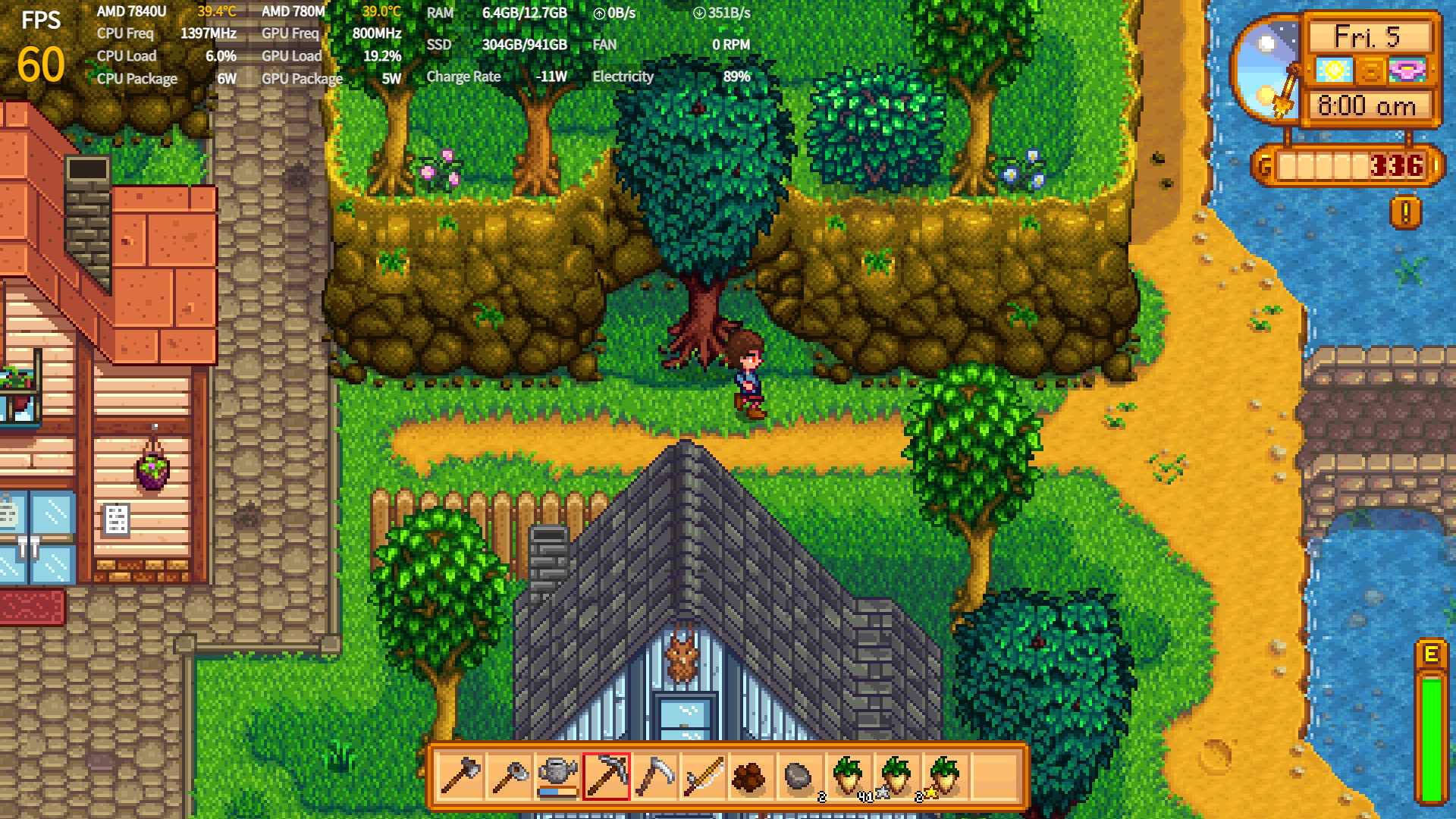
Task: Pick the brown clump item slot
Action: pos(752,777)
